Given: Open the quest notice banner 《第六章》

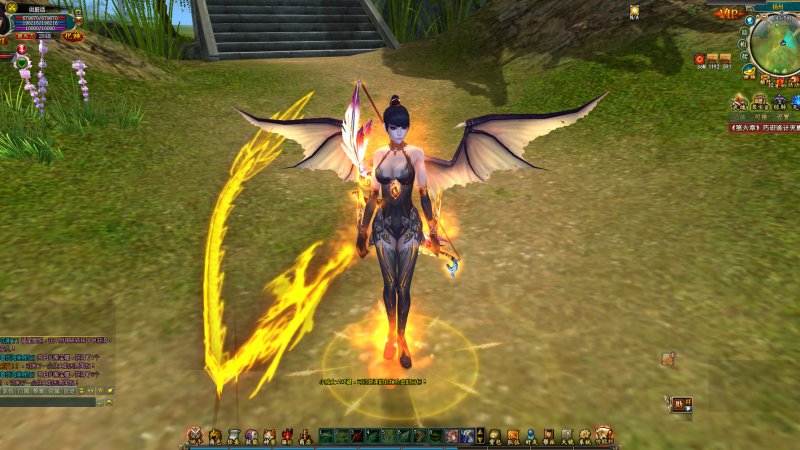Looking at the screenshot, I should coord(764,128).
